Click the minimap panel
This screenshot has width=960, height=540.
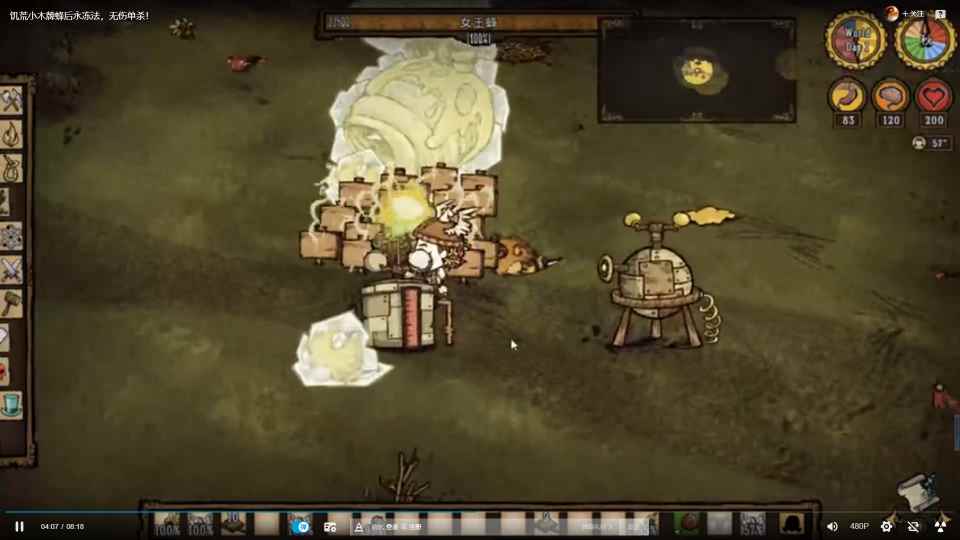[697, 70]
